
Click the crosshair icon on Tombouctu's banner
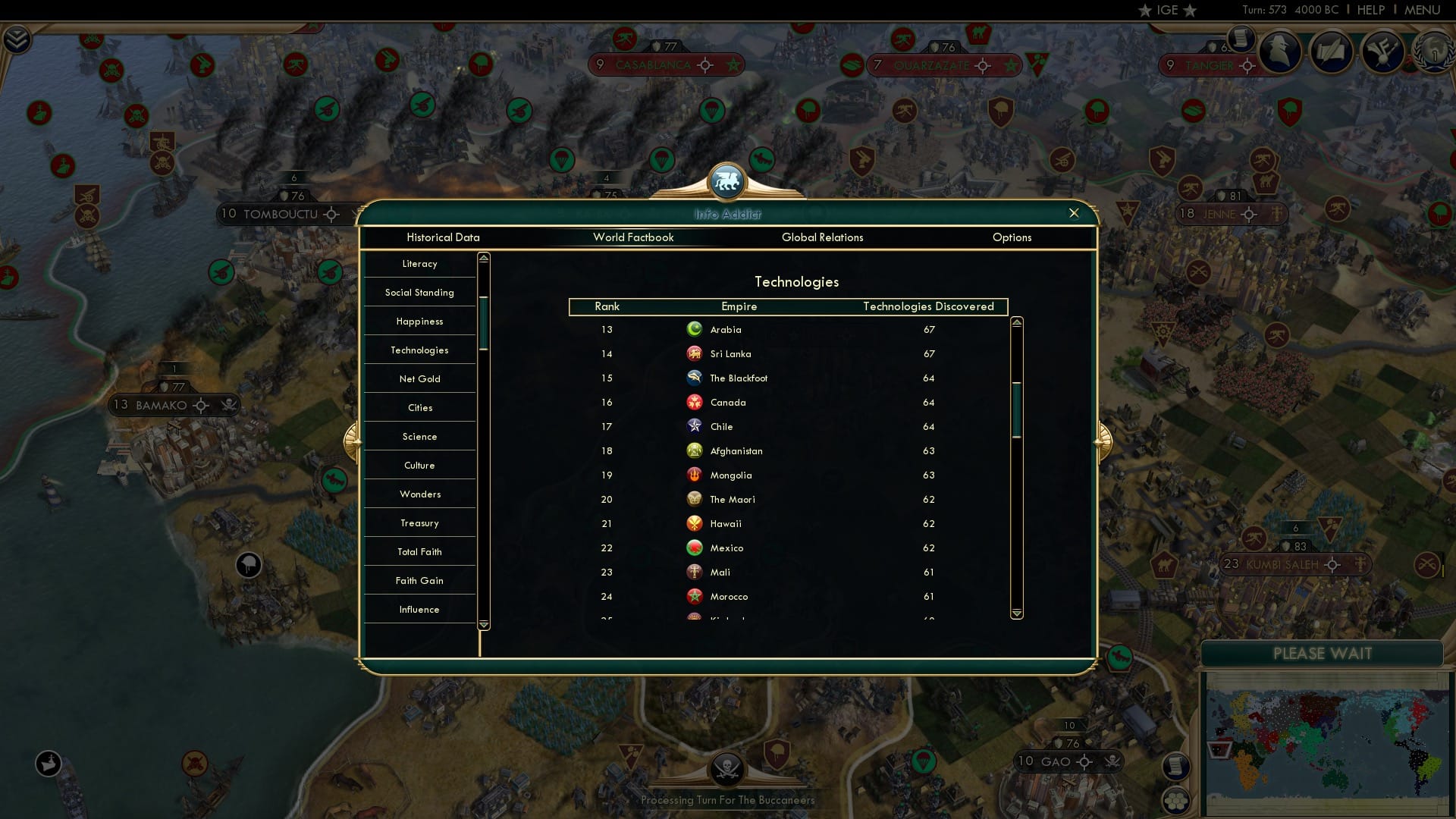331,214
